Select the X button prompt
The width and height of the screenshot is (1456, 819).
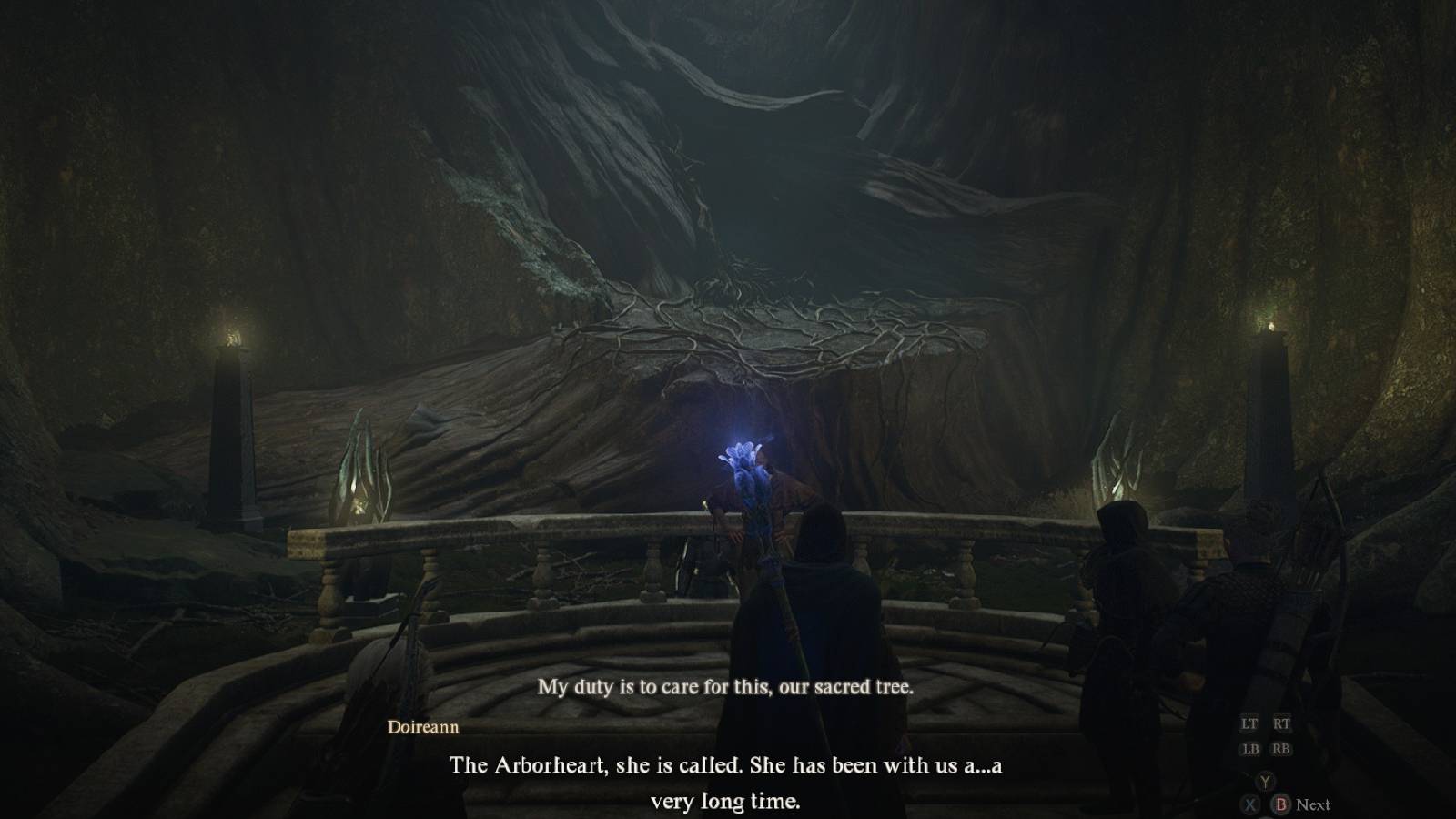(1249, 804)
